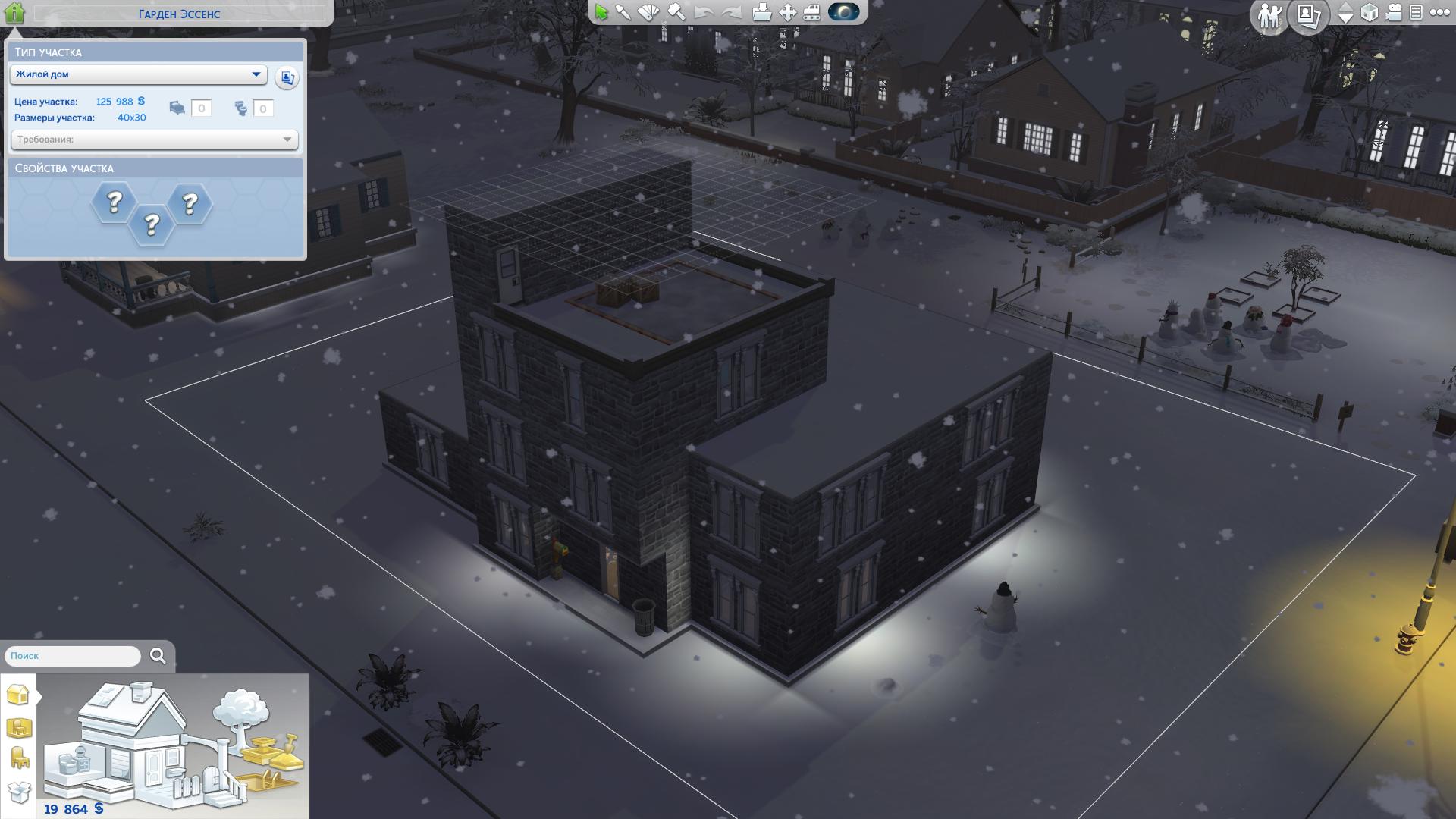Choose the design swatch fan tool
The image size is (1456, 819).
(x=648, y=13)
